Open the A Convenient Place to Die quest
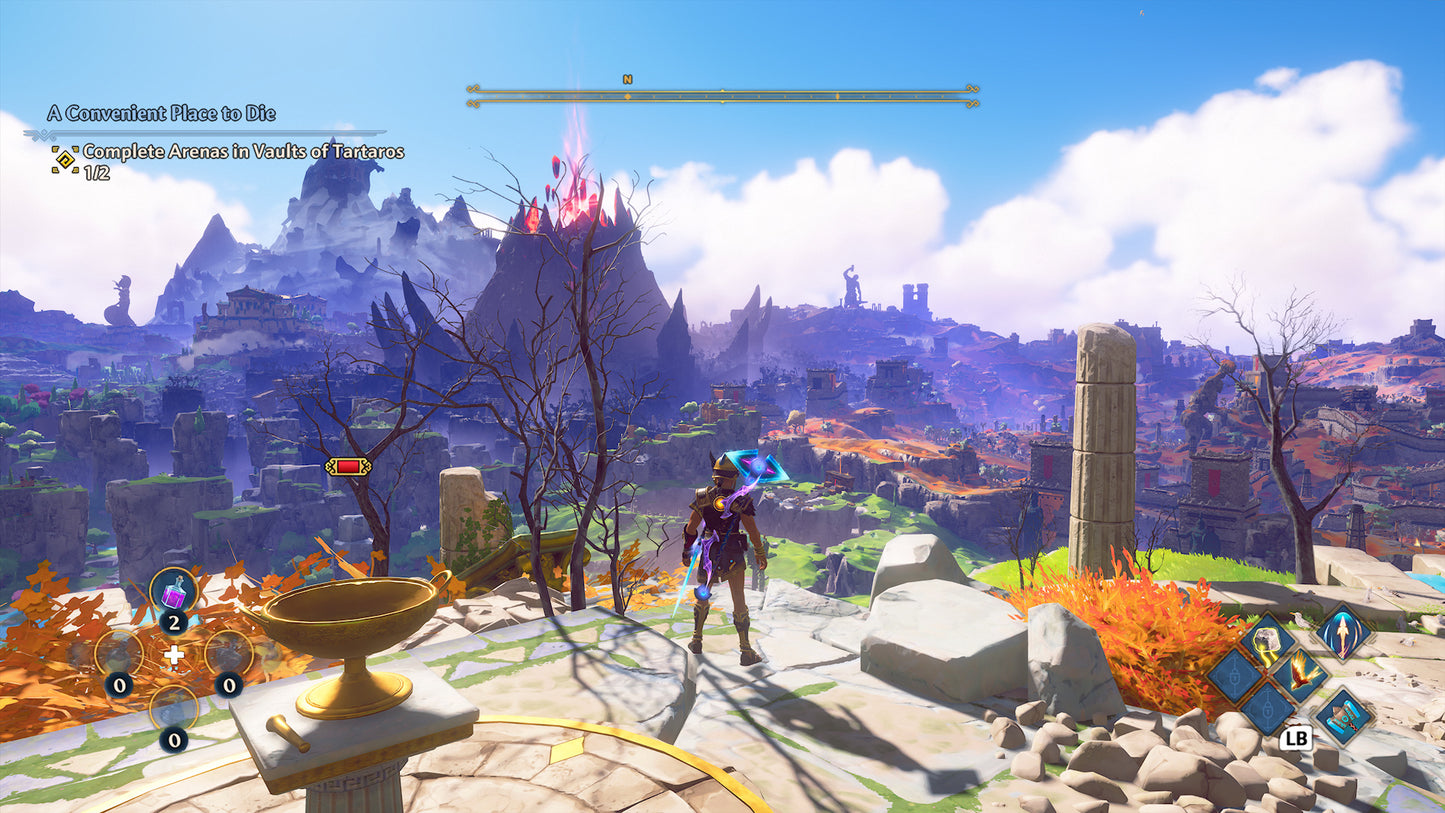The image size is (1445, 813). pos(161,113)
